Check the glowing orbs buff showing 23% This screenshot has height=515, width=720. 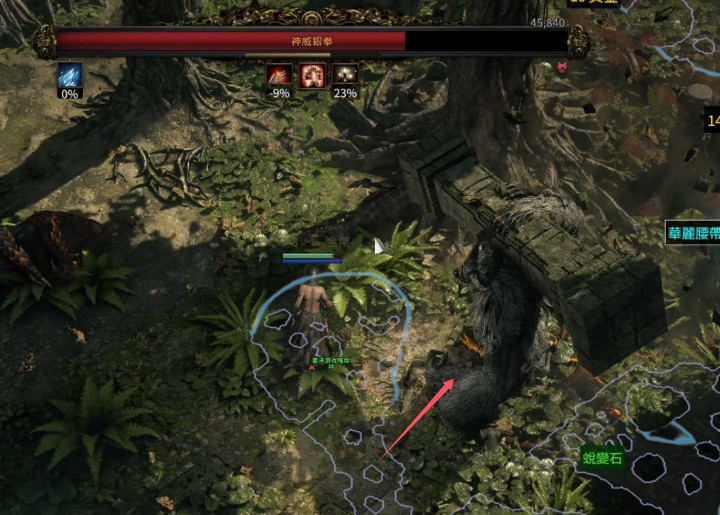pyautogui.click(x=344, y=74)
